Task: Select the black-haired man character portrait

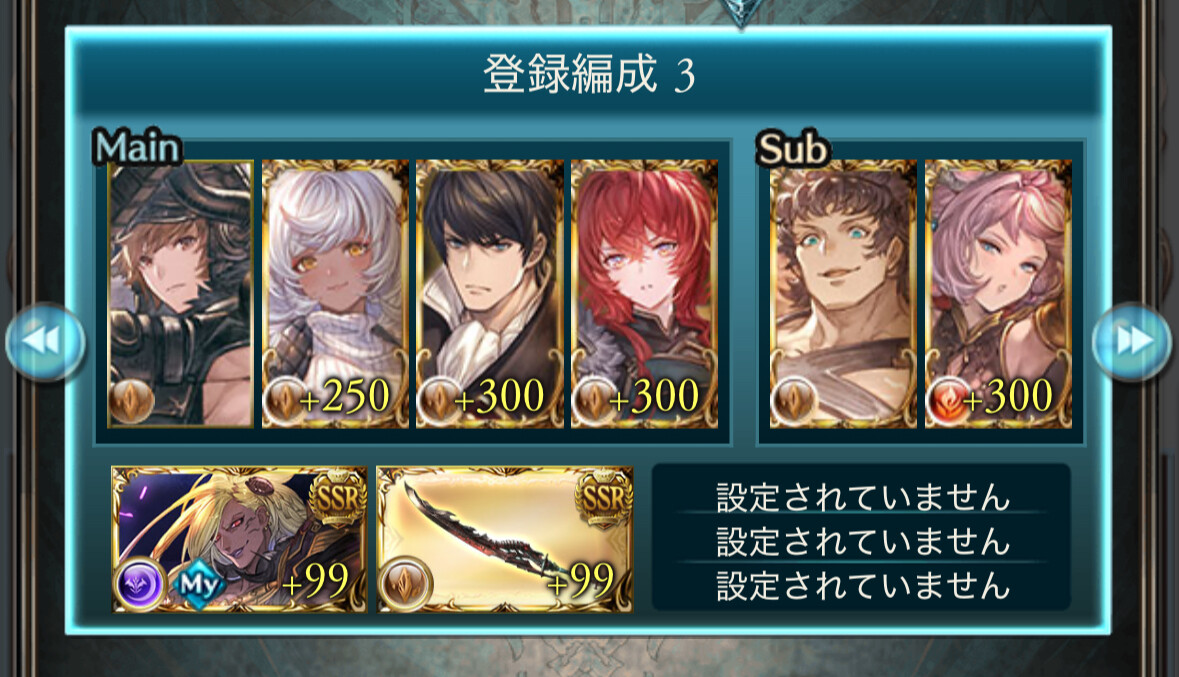Action: coord(489,294)
